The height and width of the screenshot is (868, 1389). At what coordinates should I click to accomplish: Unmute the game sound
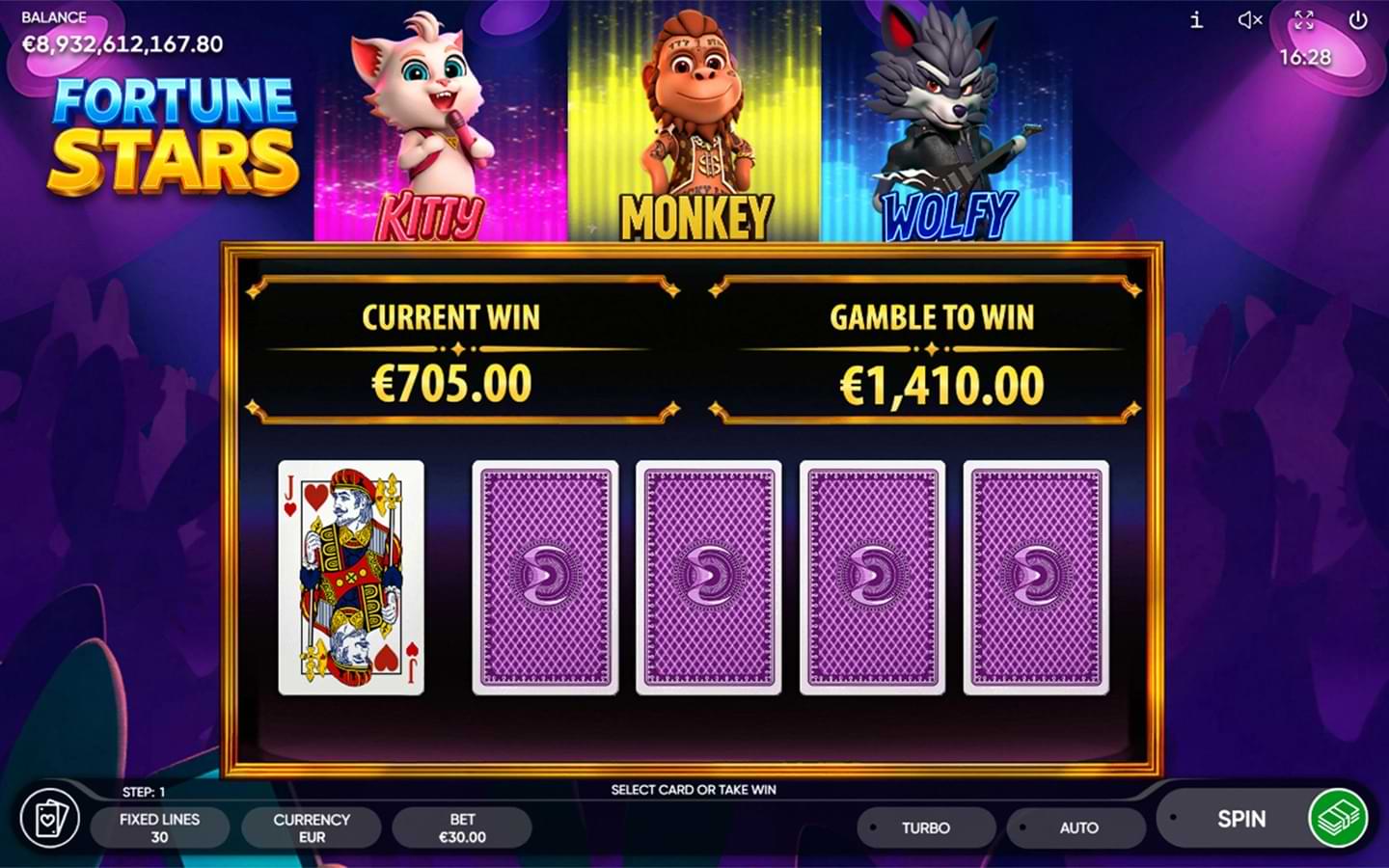1249,19
